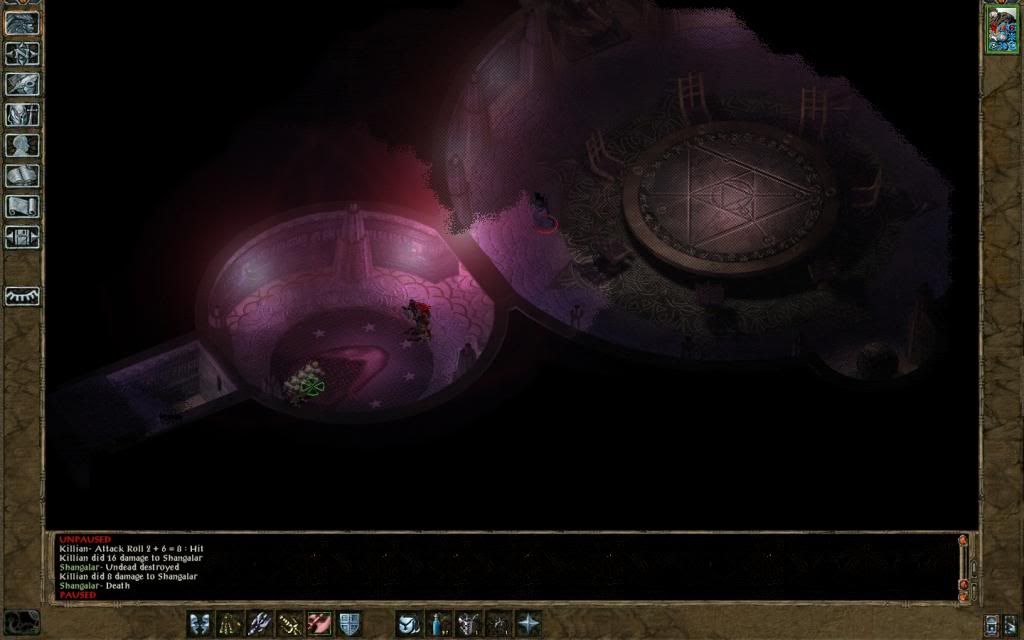Open the game options menu

(22, 237)
